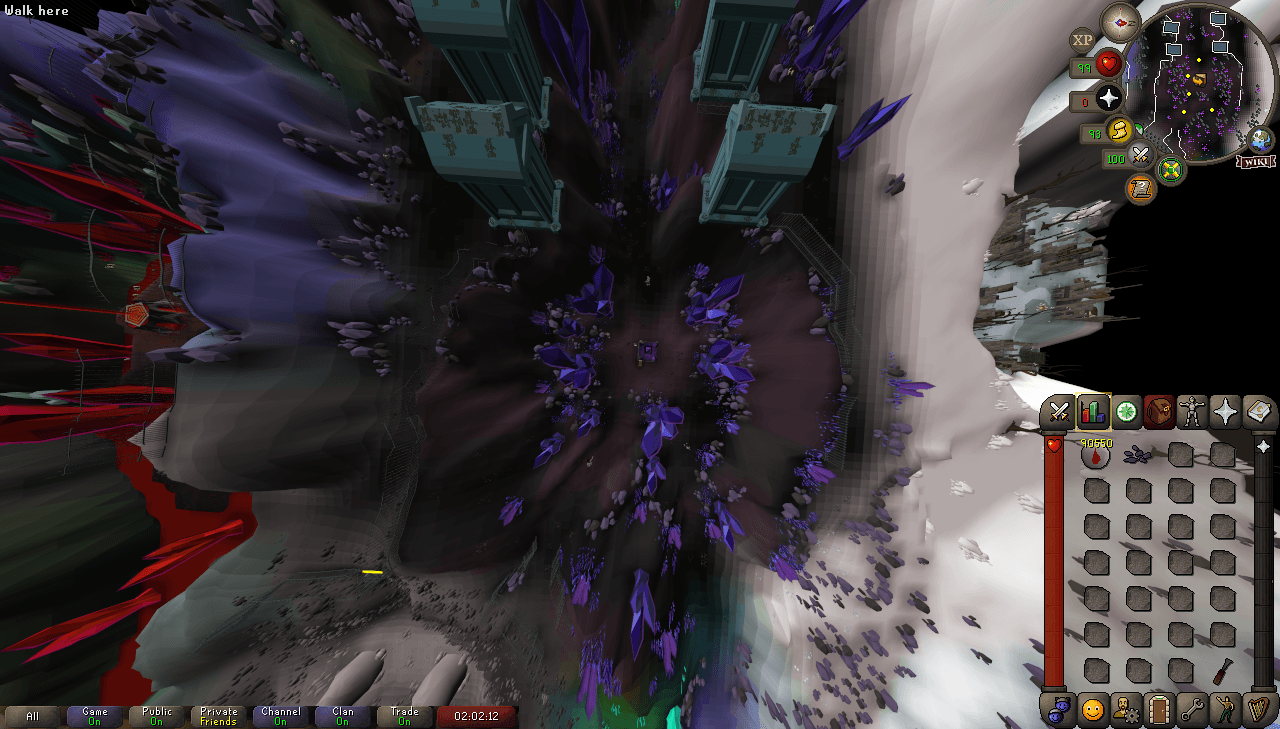Open the Friends list smiley icon
This screenshot has width=1280, height=729.
point(1092,711)
